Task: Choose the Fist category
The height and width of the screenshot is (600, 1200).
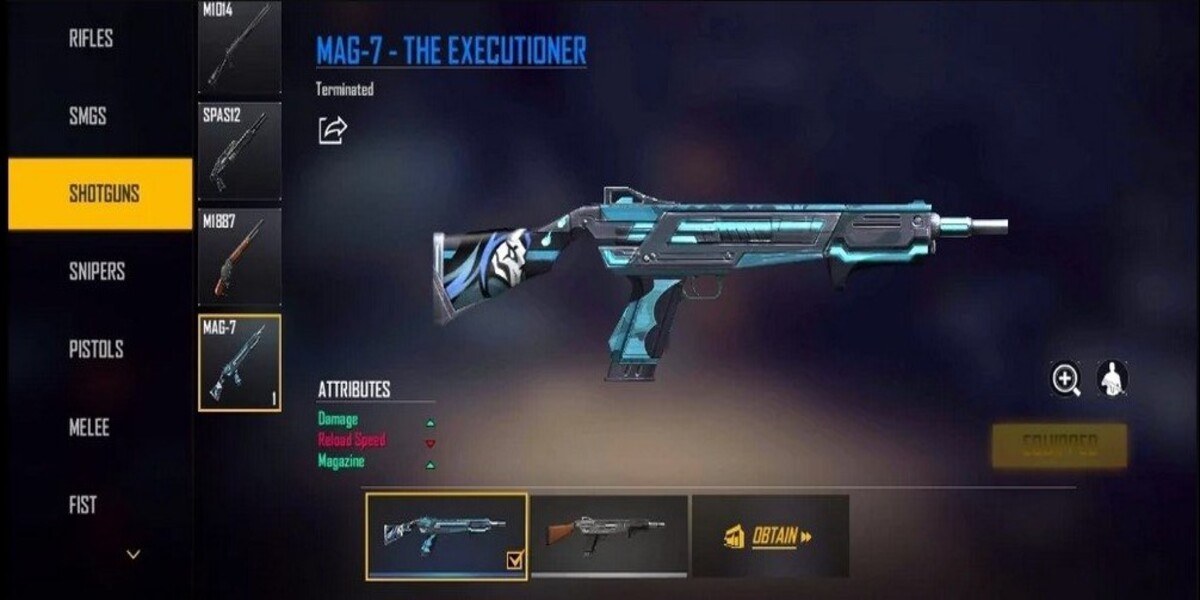Action: 83,505
